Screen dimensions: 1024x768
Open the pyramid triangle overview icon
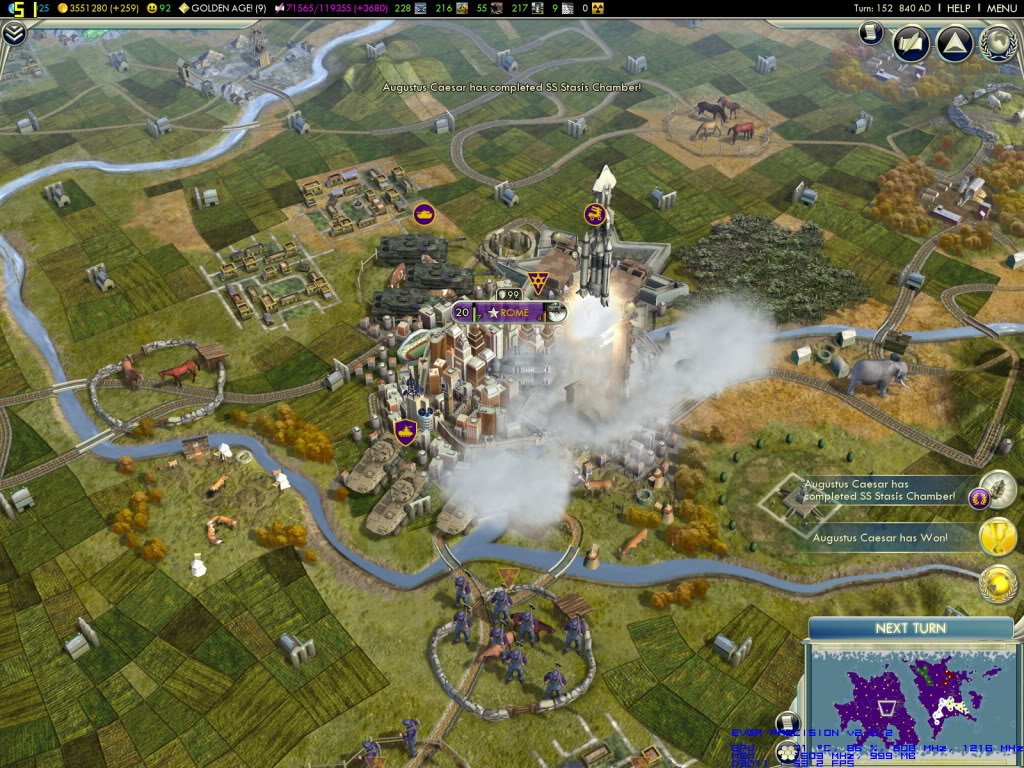(953, 43)
